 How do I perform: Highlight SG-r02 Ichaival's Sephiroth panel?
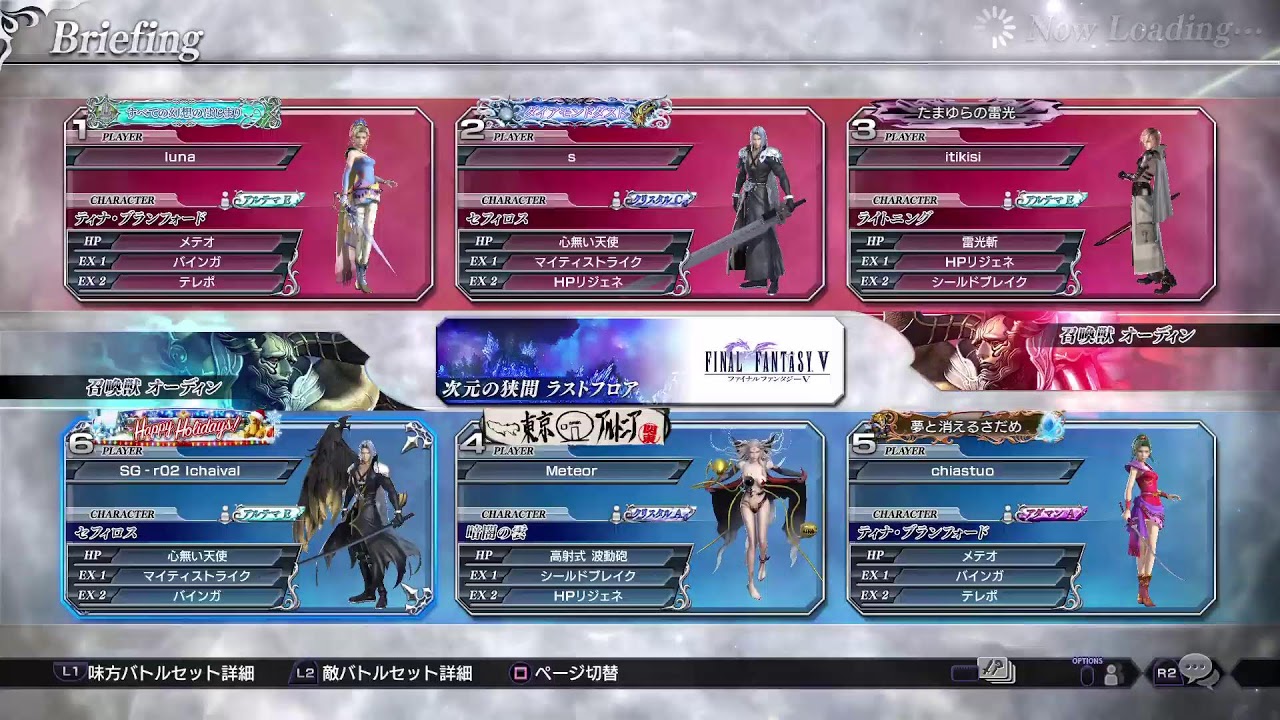249,517
